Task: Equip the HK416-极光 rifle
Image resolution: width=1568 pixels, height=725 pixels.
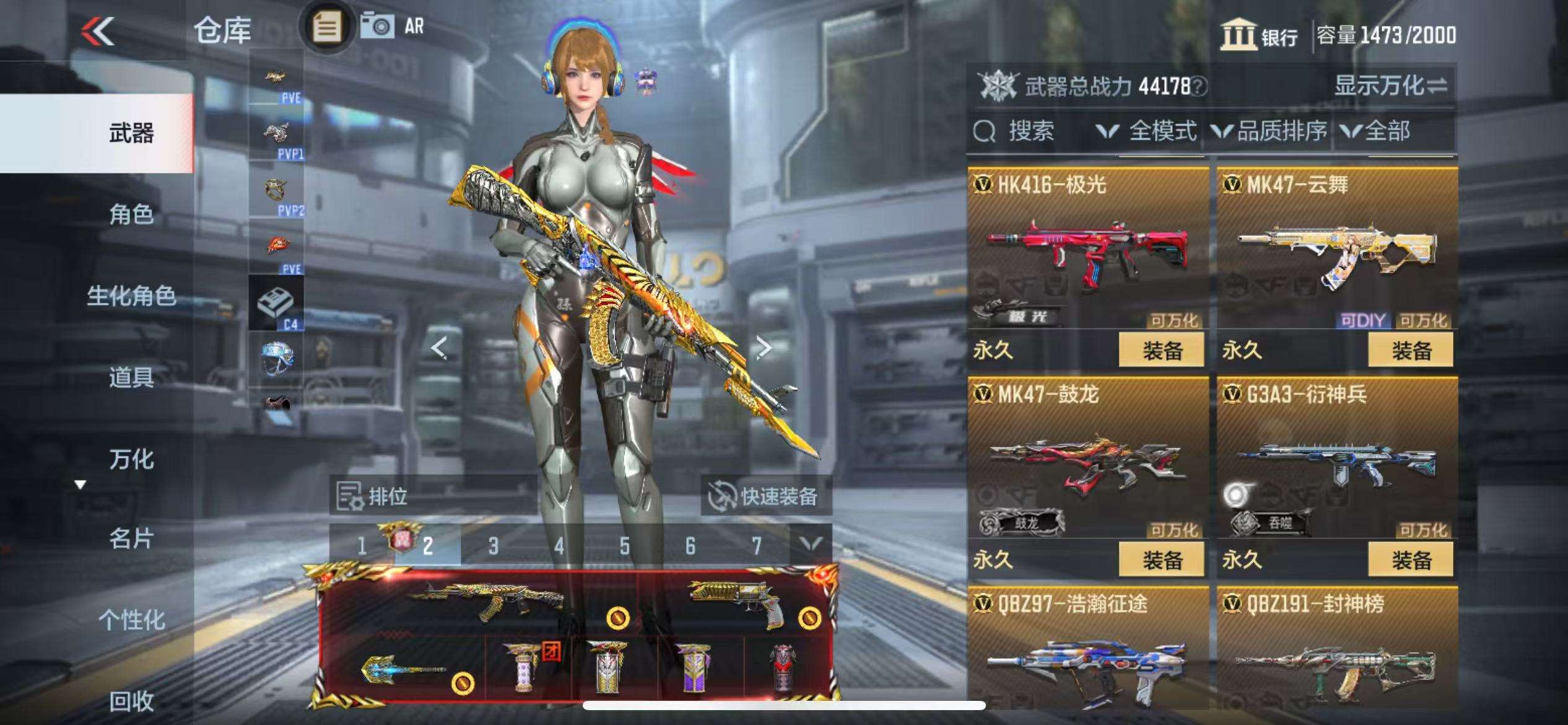Action: 1161,350
